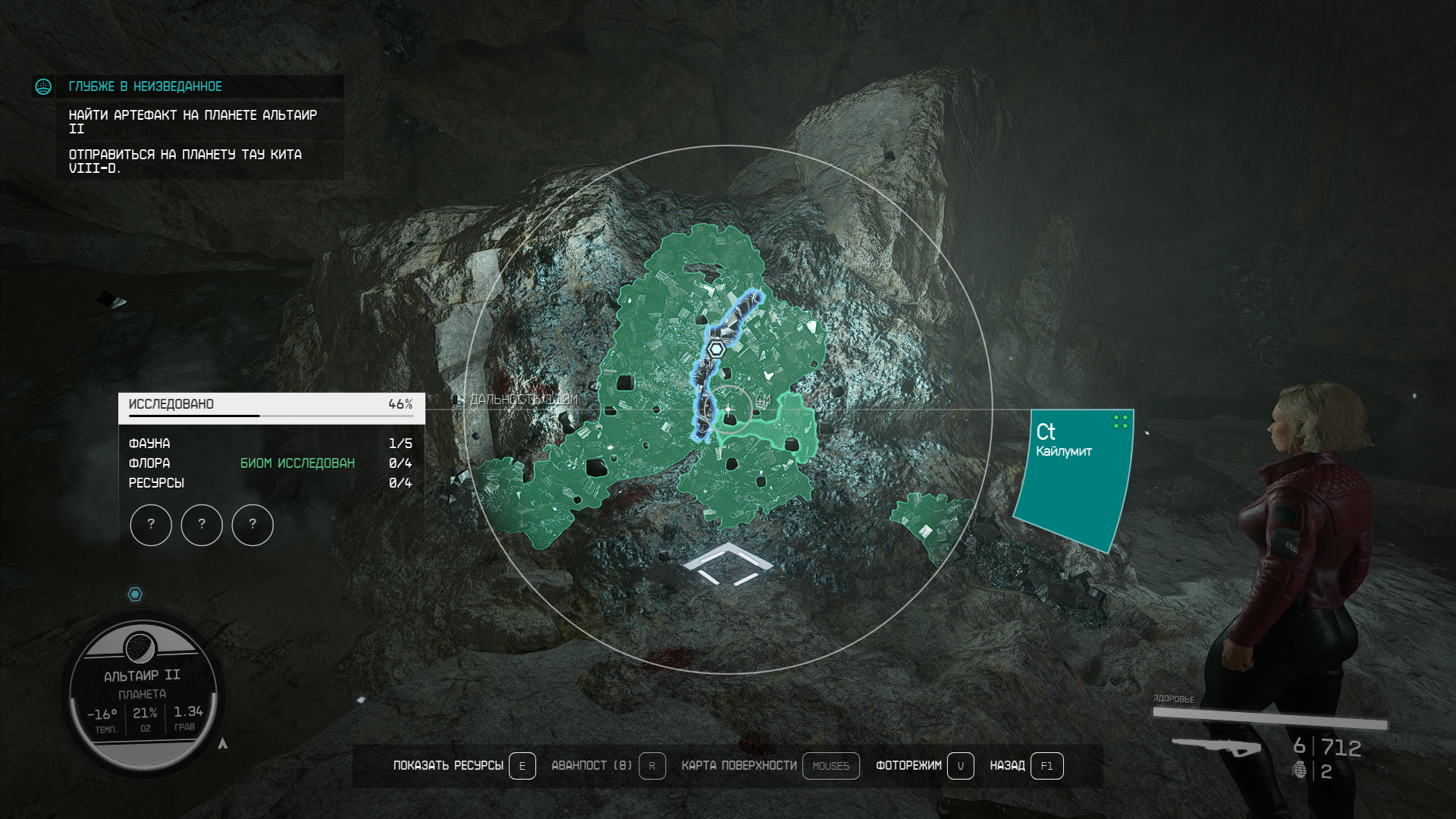Open the 'Глубже в неизведанное' quest tracker
This screenshot has height=819, width=1456.
(x=146, y=86)
